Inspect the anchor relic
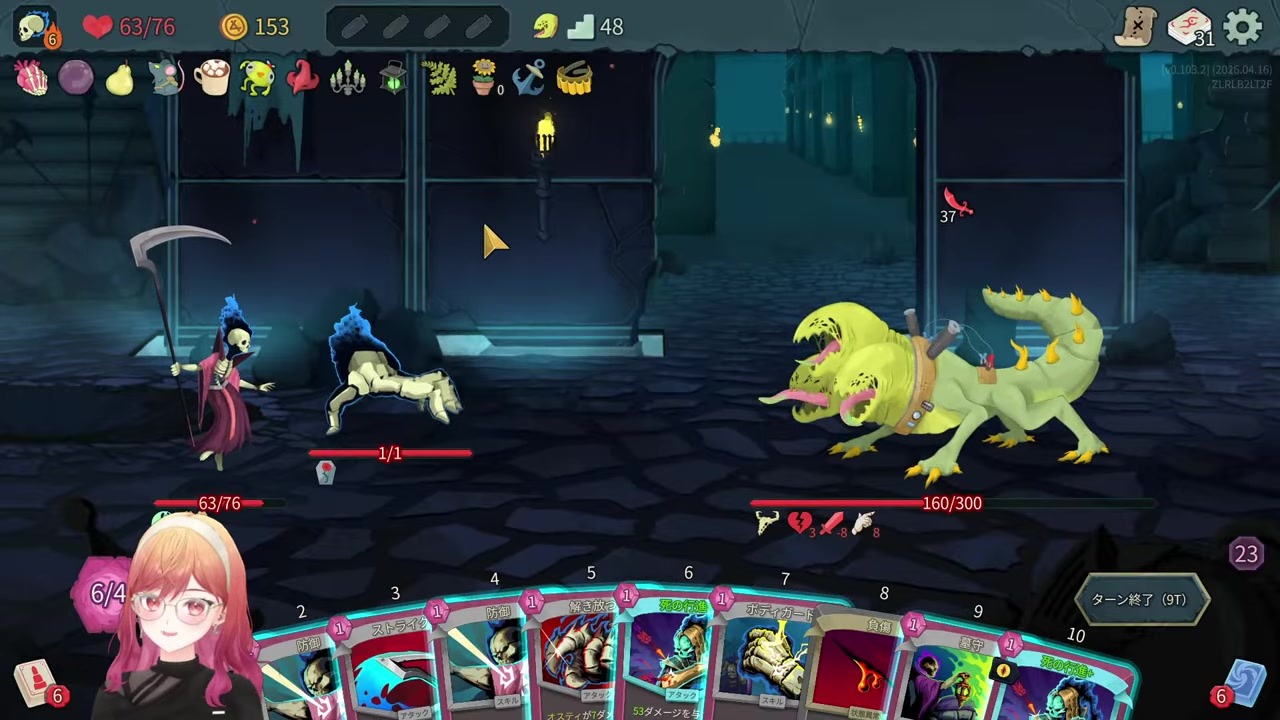The width and height of the screenshot is (1280, 720). tap(529, 78)
